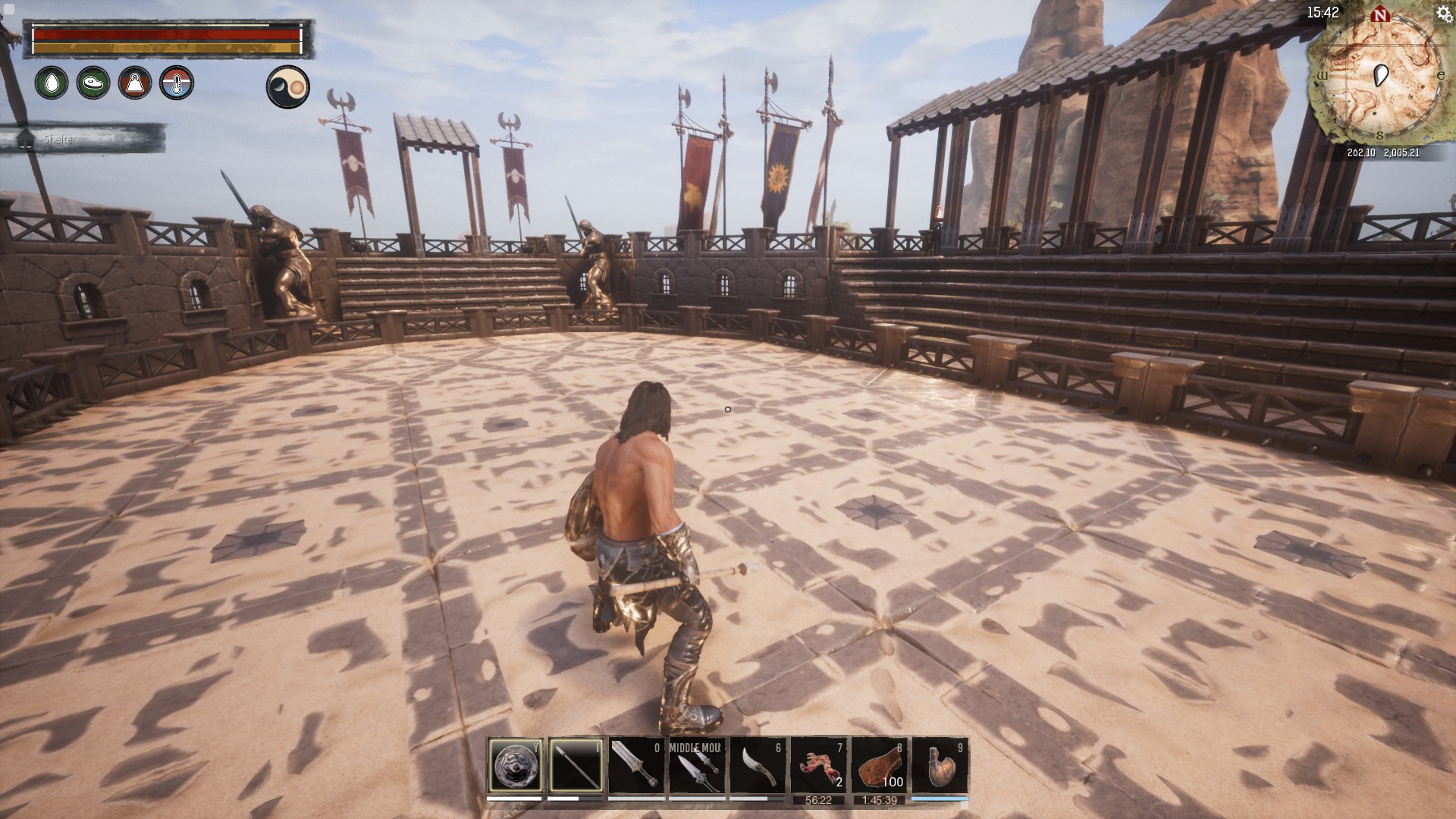Click the day-night sun and moon dial
Viewport: 1456px width, 819px height.
pos(288,86)
